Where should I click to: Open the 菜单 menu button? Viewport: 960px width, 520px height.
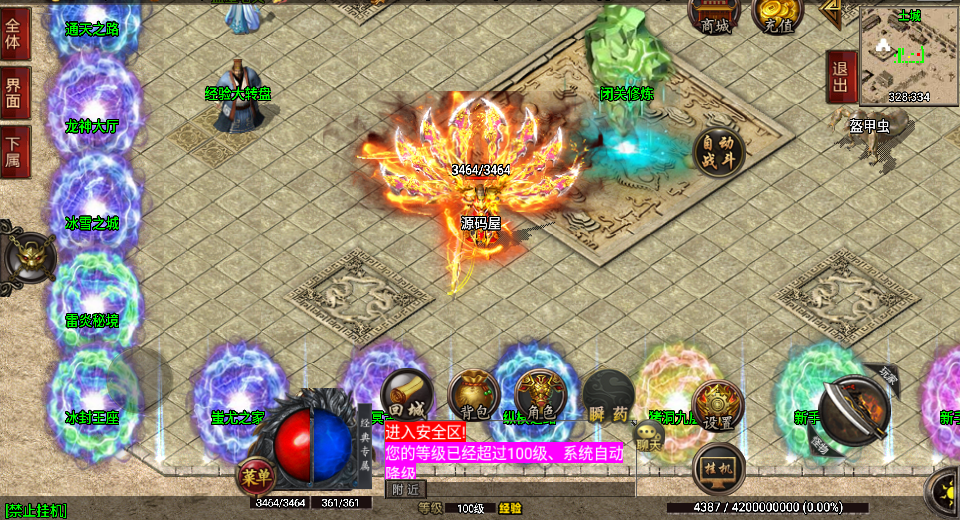point(254,476)
